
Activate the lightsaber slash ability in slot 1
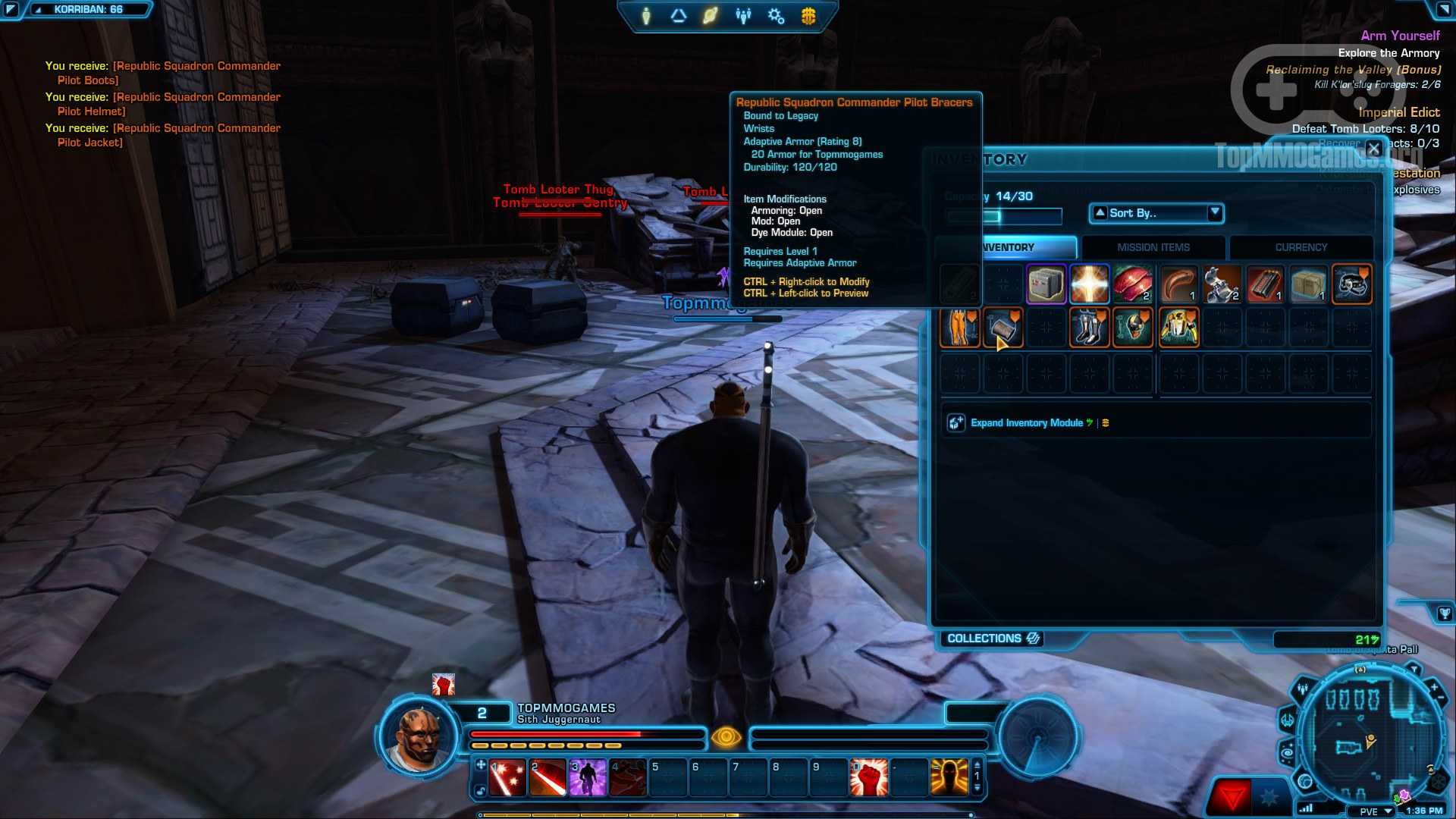tap(507, 778)
